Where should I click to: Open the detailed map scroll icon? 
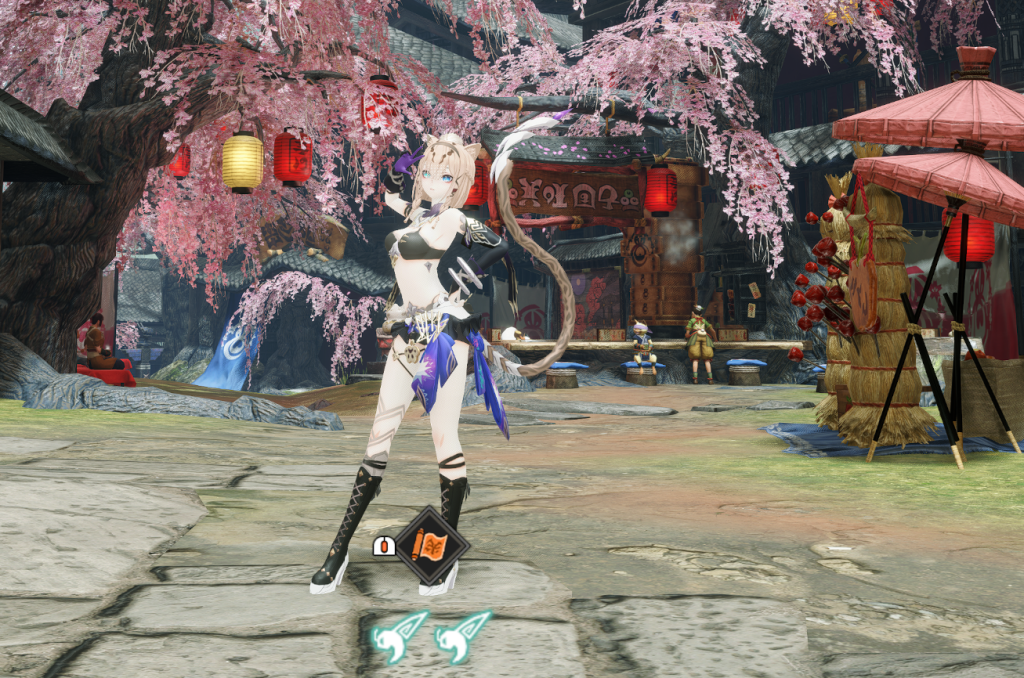click(431, 546)
